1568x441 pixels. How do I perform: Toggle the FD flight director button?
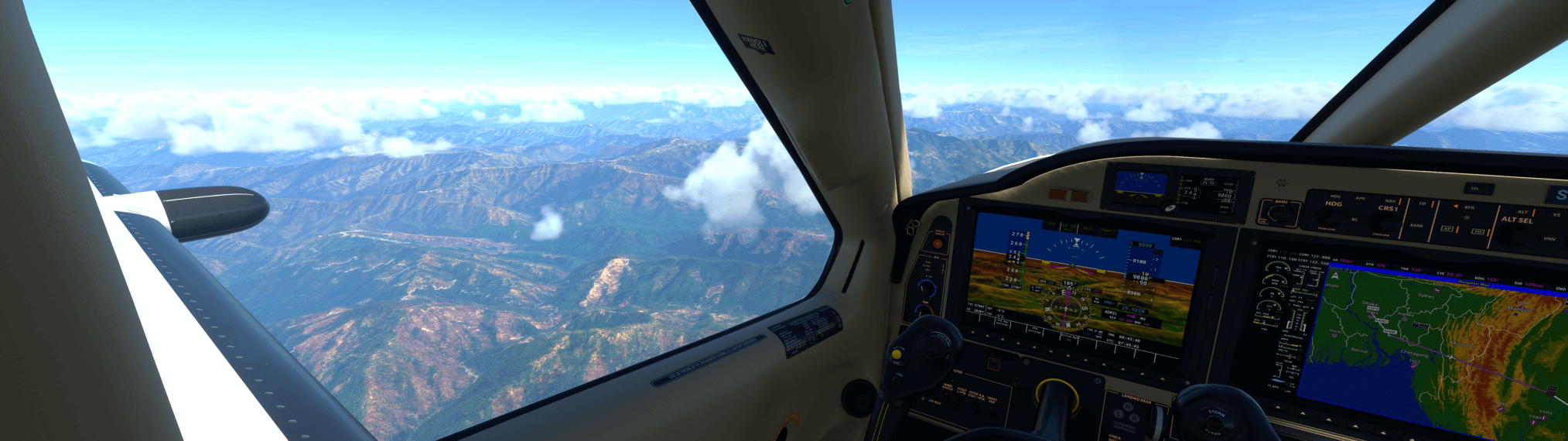tap(1422, 203)
